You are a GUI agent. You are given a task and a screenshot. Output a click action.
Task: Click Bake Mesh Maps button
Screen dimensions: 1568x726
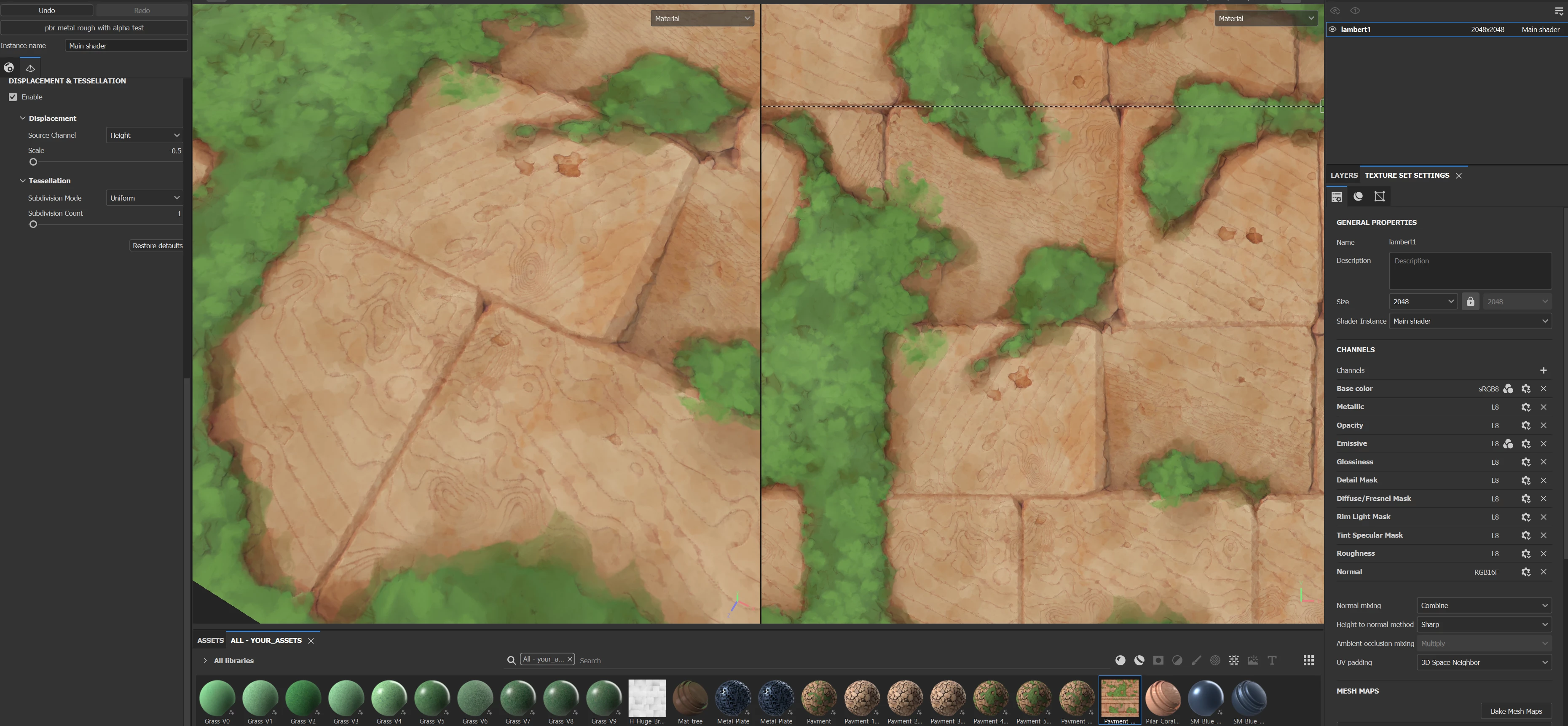[x=1516, y=711]
